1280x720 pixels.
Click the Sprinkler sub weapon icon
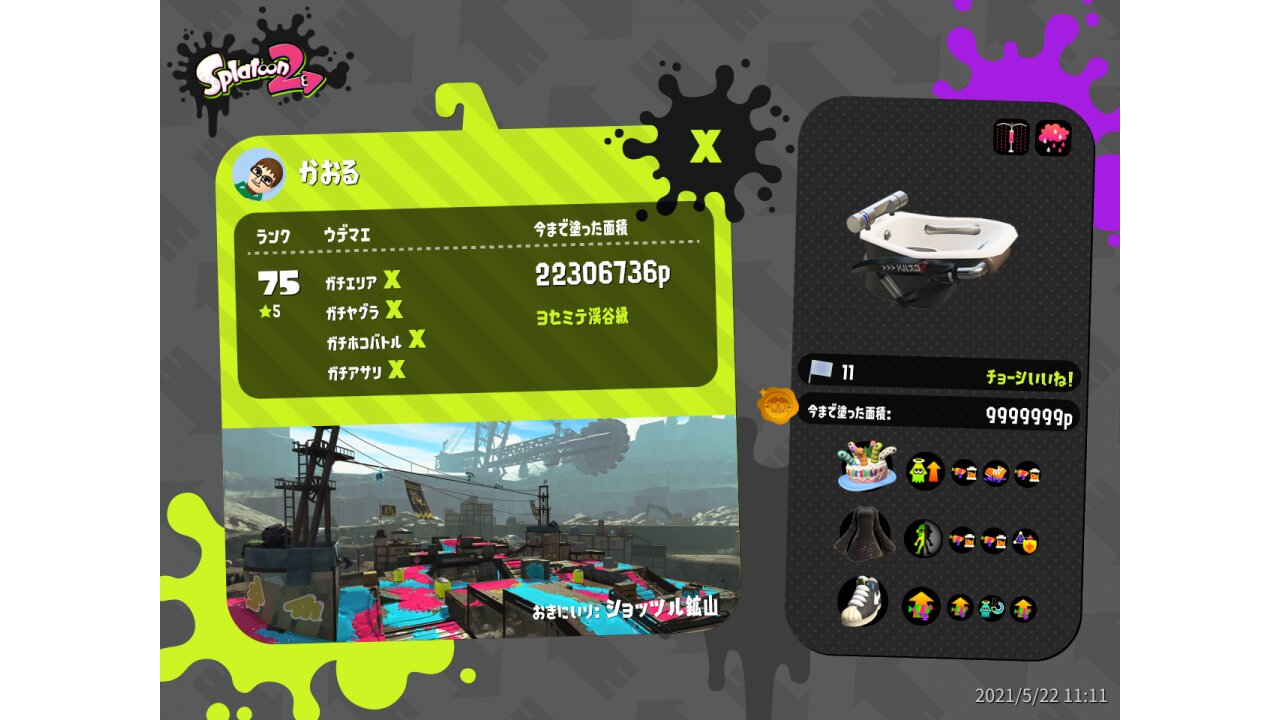pos(1011,138)
